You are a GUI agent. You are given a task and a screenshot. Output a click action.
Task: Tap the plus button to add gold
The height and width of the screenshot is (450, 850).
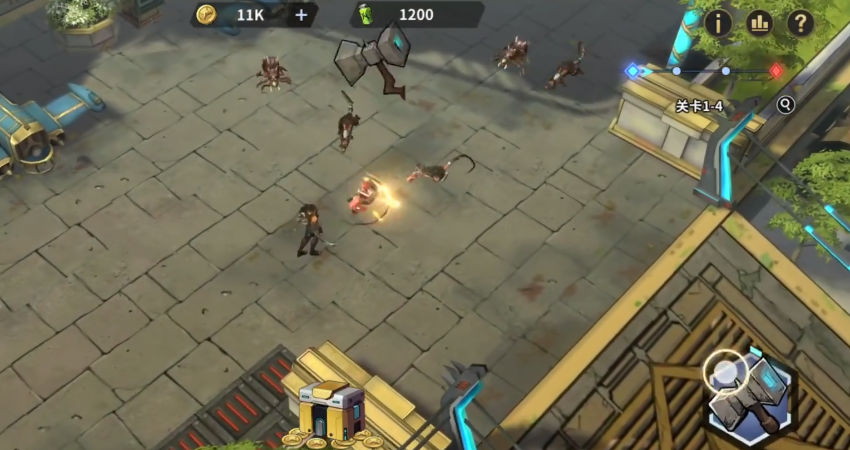301,15
